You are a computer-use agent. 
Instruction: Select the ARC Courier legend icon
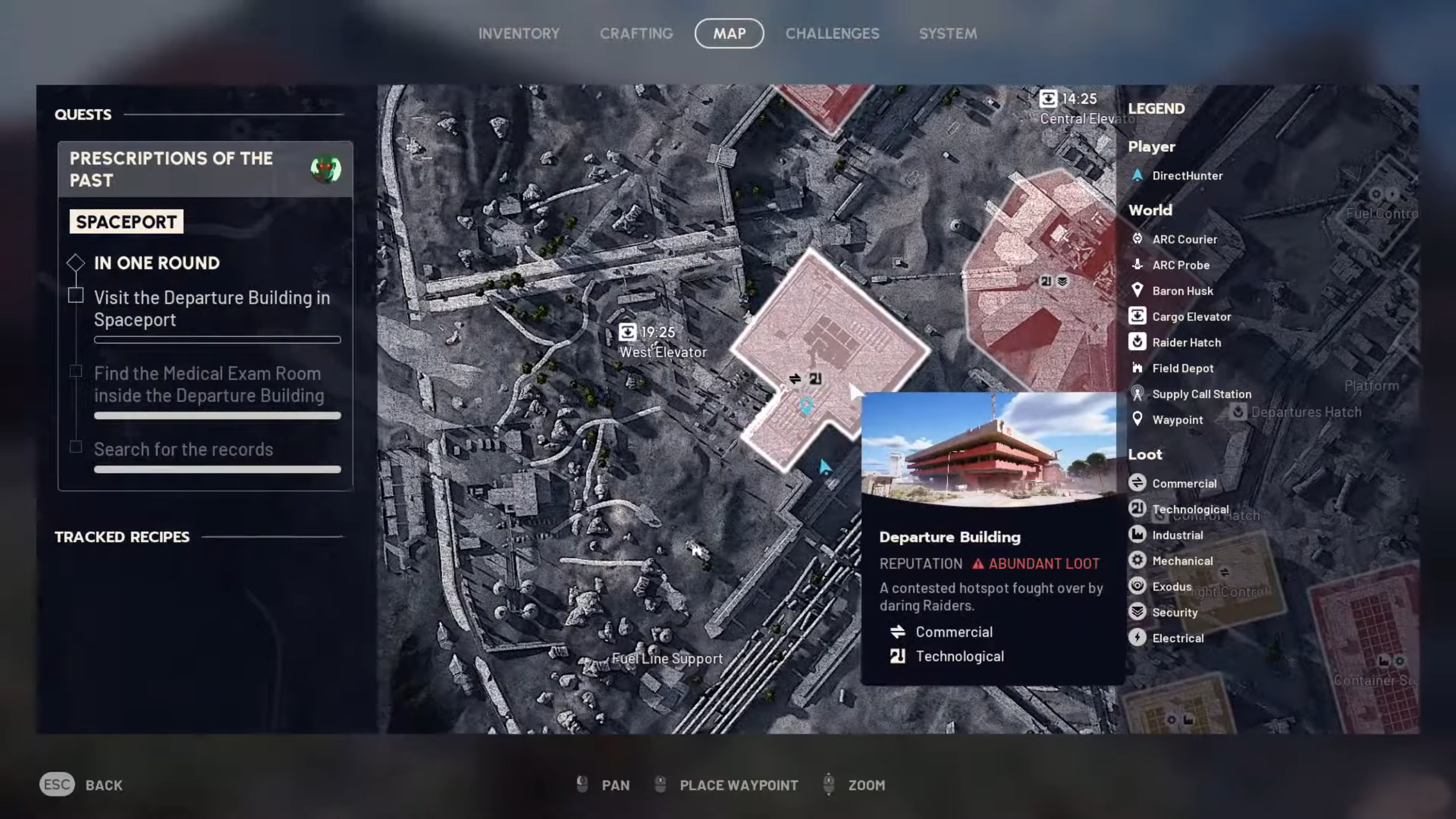pos(1137,239)
